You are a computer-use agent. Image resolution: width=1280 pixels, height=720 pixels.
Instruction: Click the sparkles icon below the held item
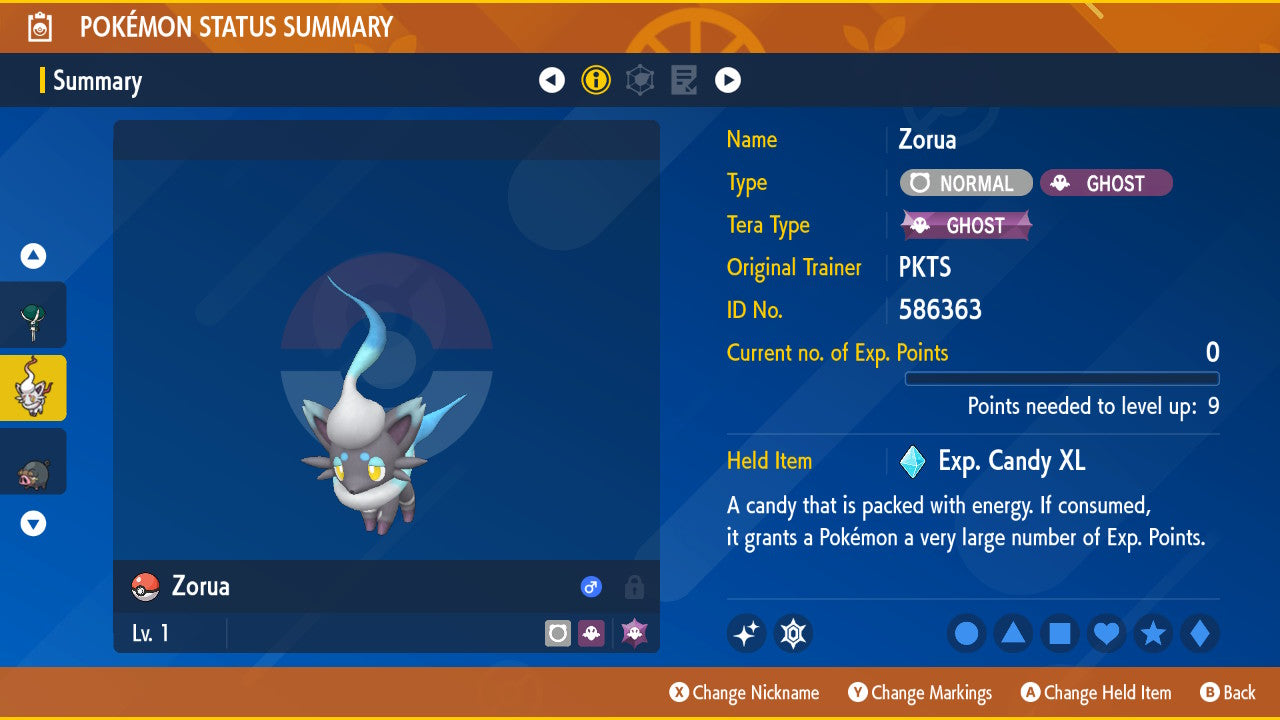click(746, 633)
